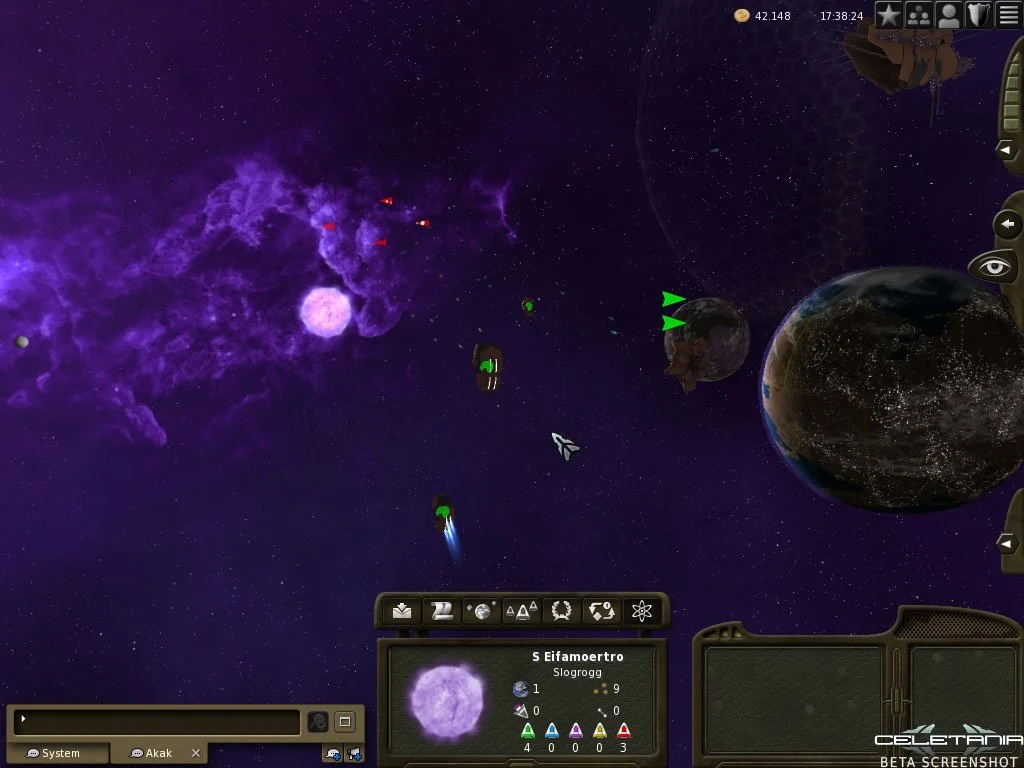Screen dimensions: 1024x768
Task: Toggle the eye view button
Action: 994,267
